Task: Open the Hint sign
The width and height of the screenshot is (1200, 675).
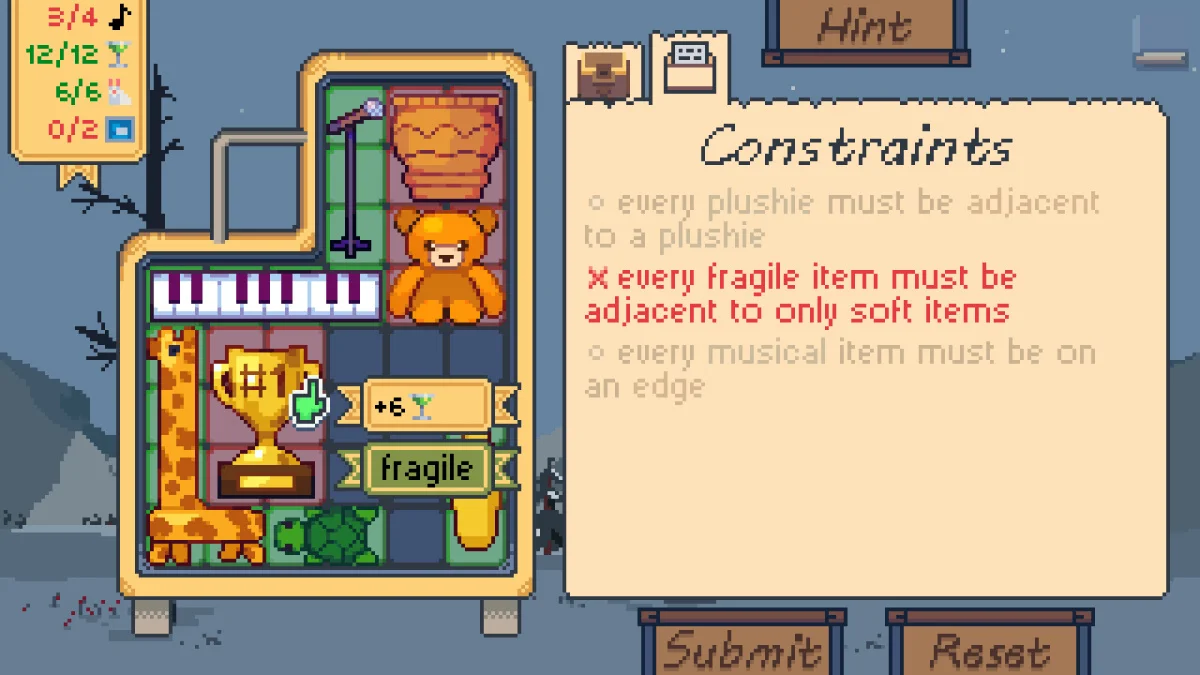Action: [865, 28]
